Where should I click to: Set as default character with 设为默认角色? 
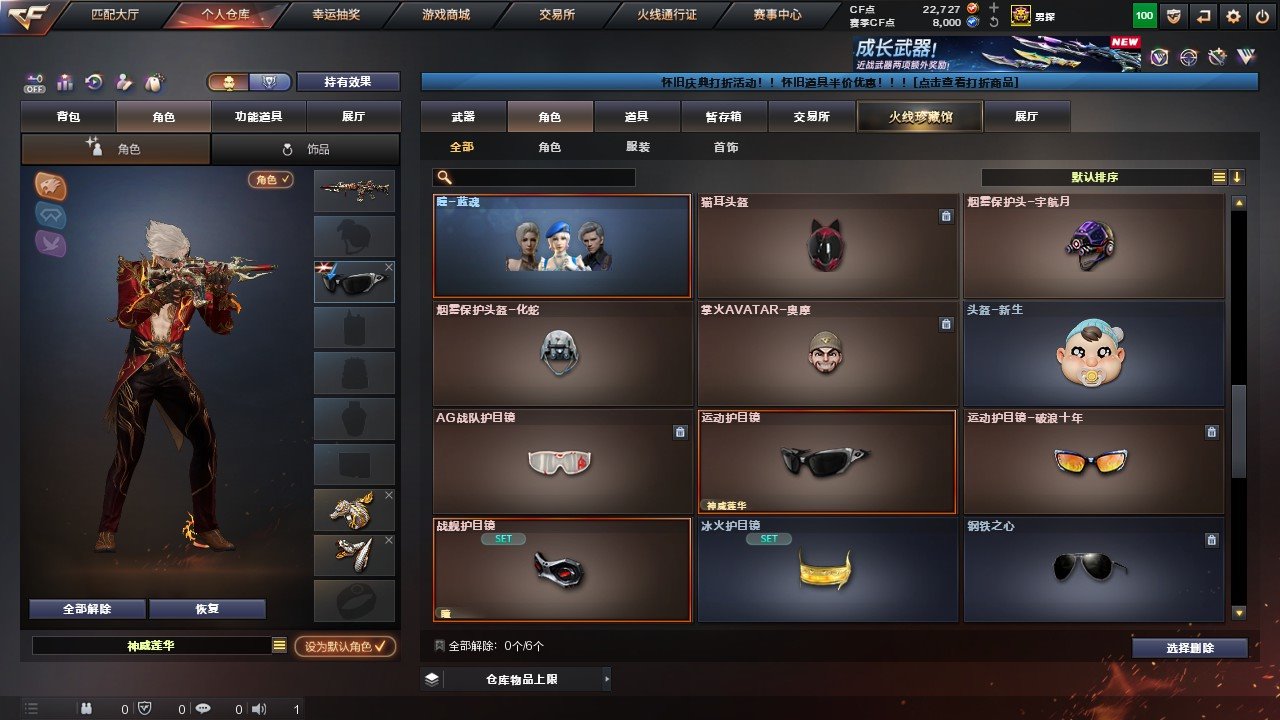tap(345, 647)
